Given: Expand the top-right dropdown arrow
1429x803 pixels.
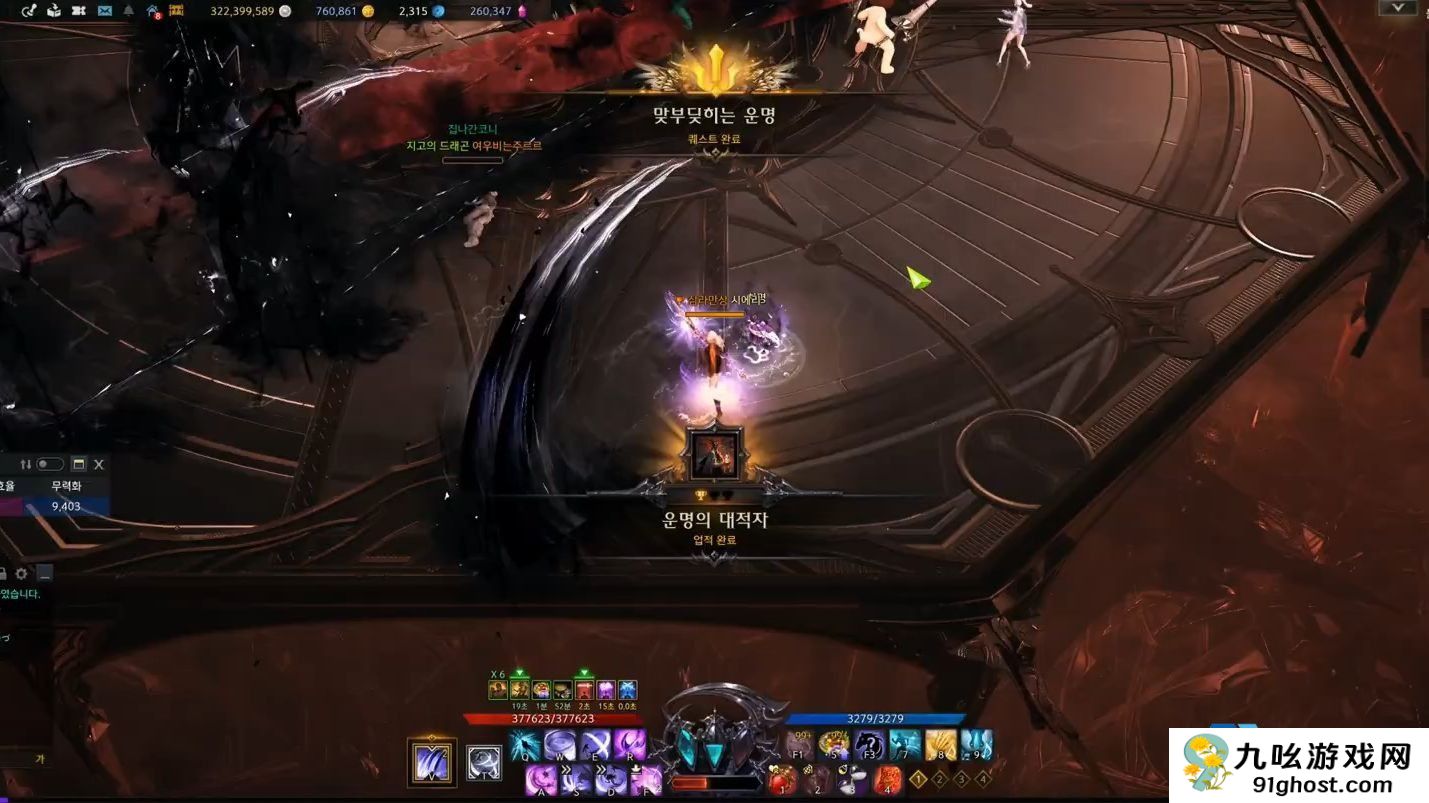Looking at the screenshot, I should tap(1395, 8).
